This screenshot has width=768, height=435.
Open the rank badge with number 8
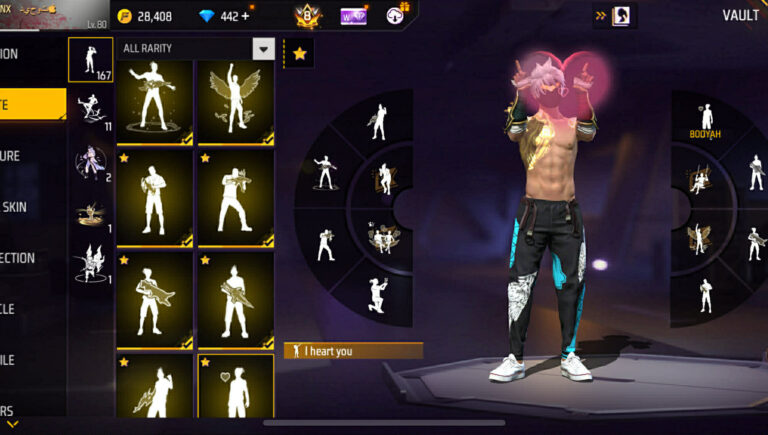click(307, 16)
